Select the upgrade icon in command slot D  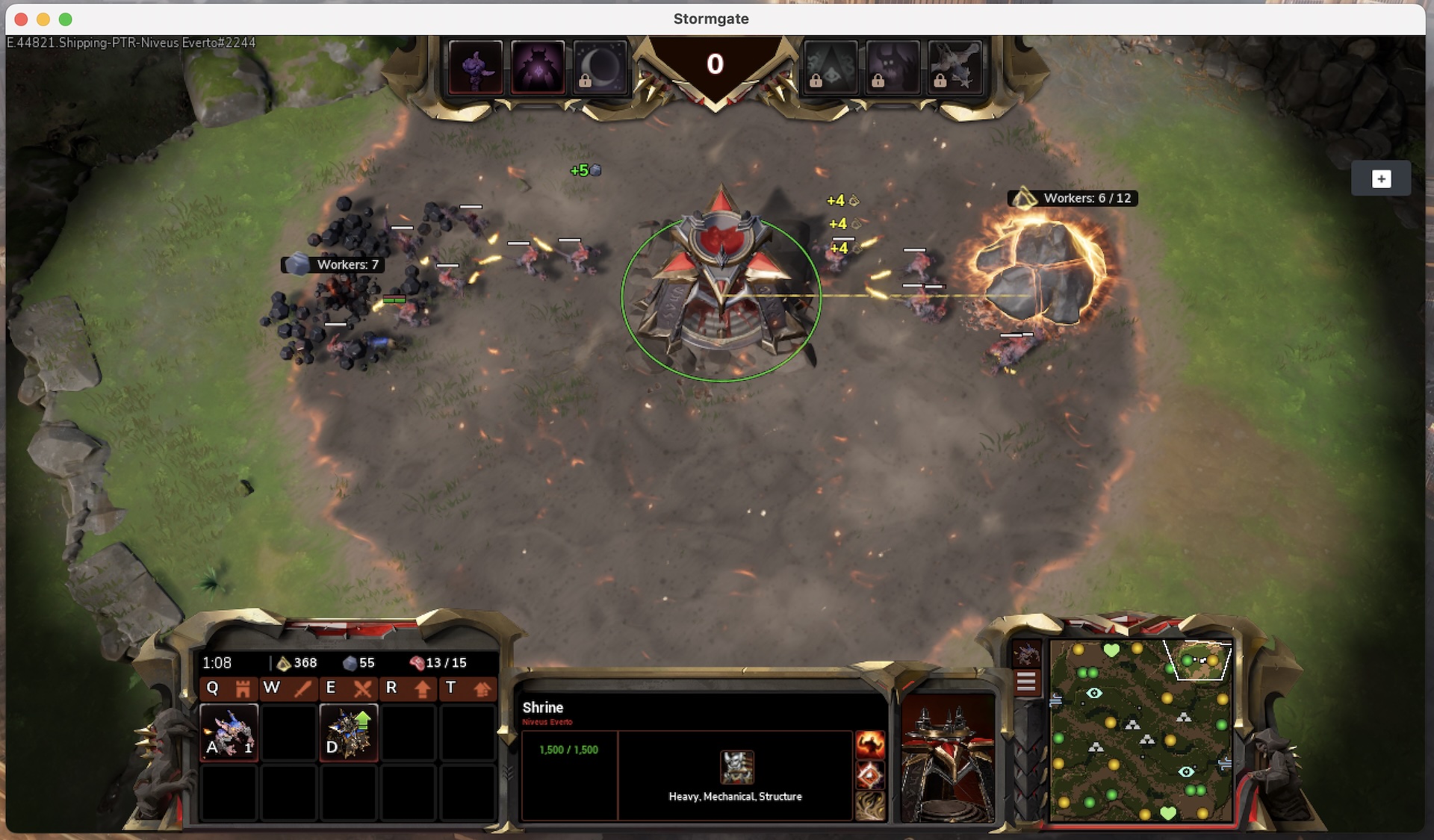click(349, 732)
